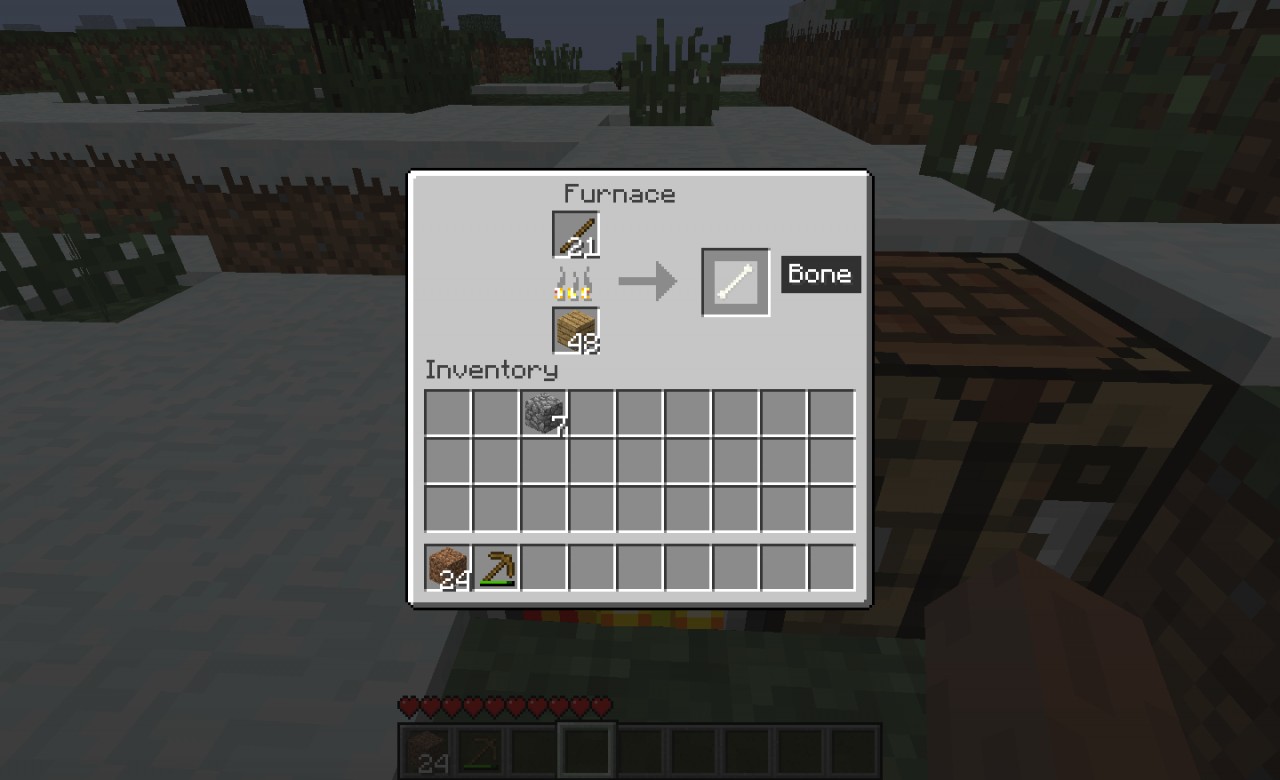This screenshot has height=780, width=1280.
Task: Pick up the sticks from the furnace input slot
Action: point(576,235)
